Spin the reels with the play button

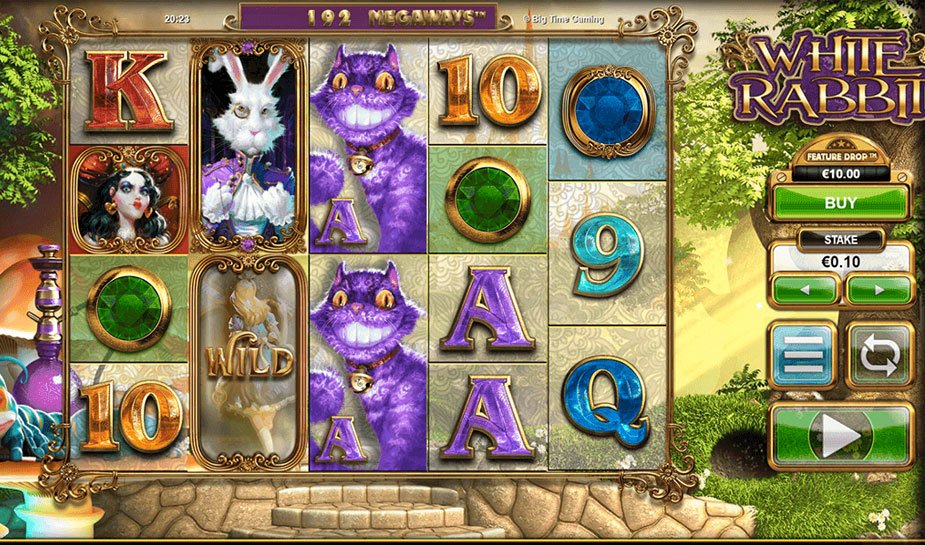click(x=841, y=435)
